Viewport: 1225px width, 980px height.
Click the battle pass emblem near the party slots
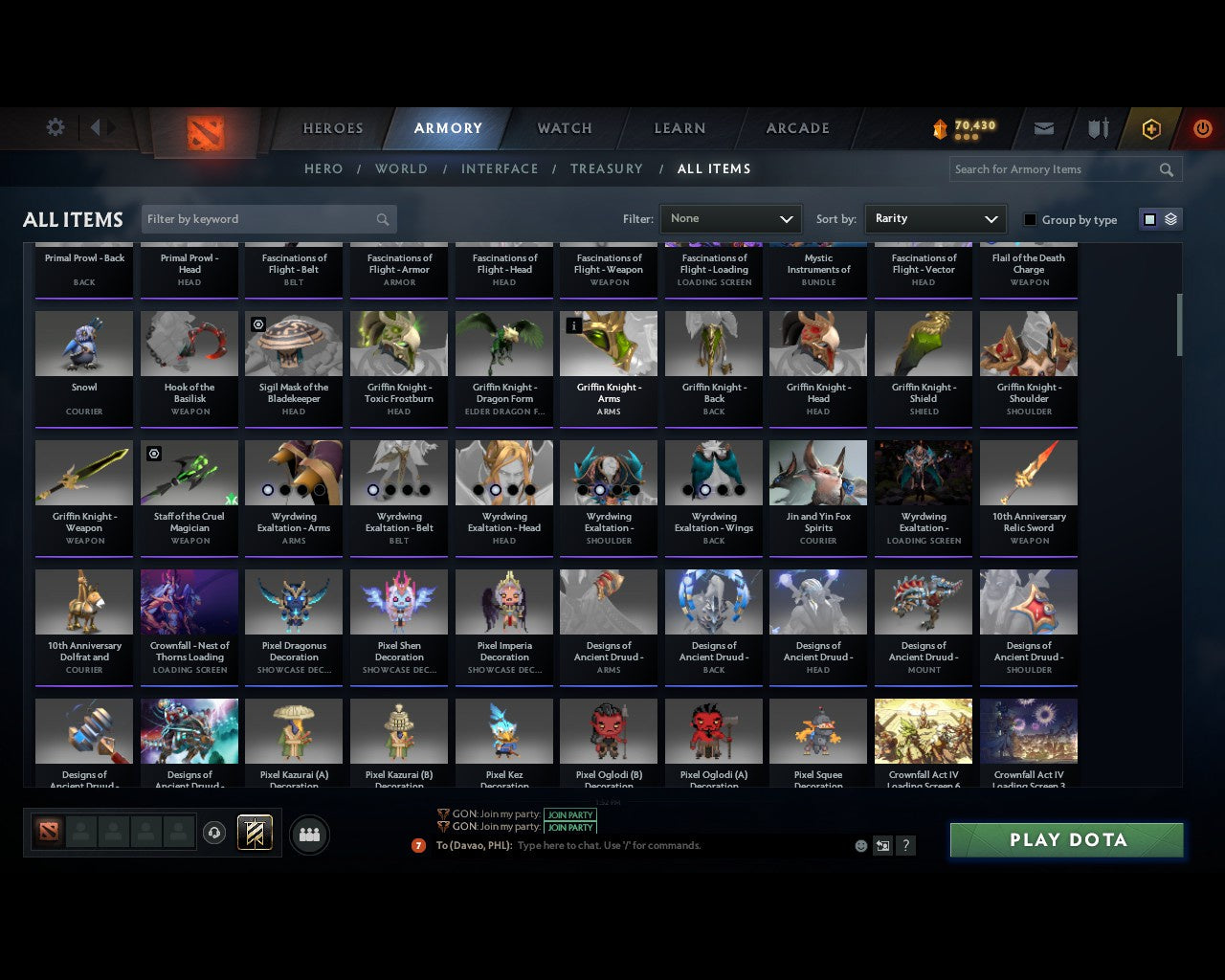click(x=254, y=832)
